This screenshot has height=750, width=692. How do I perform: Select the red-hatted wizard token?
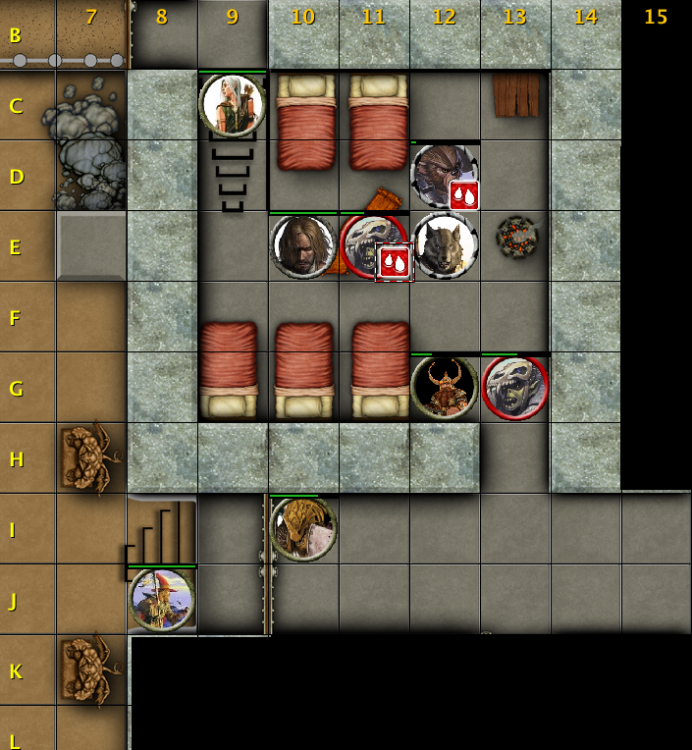(x=162, y=599)
